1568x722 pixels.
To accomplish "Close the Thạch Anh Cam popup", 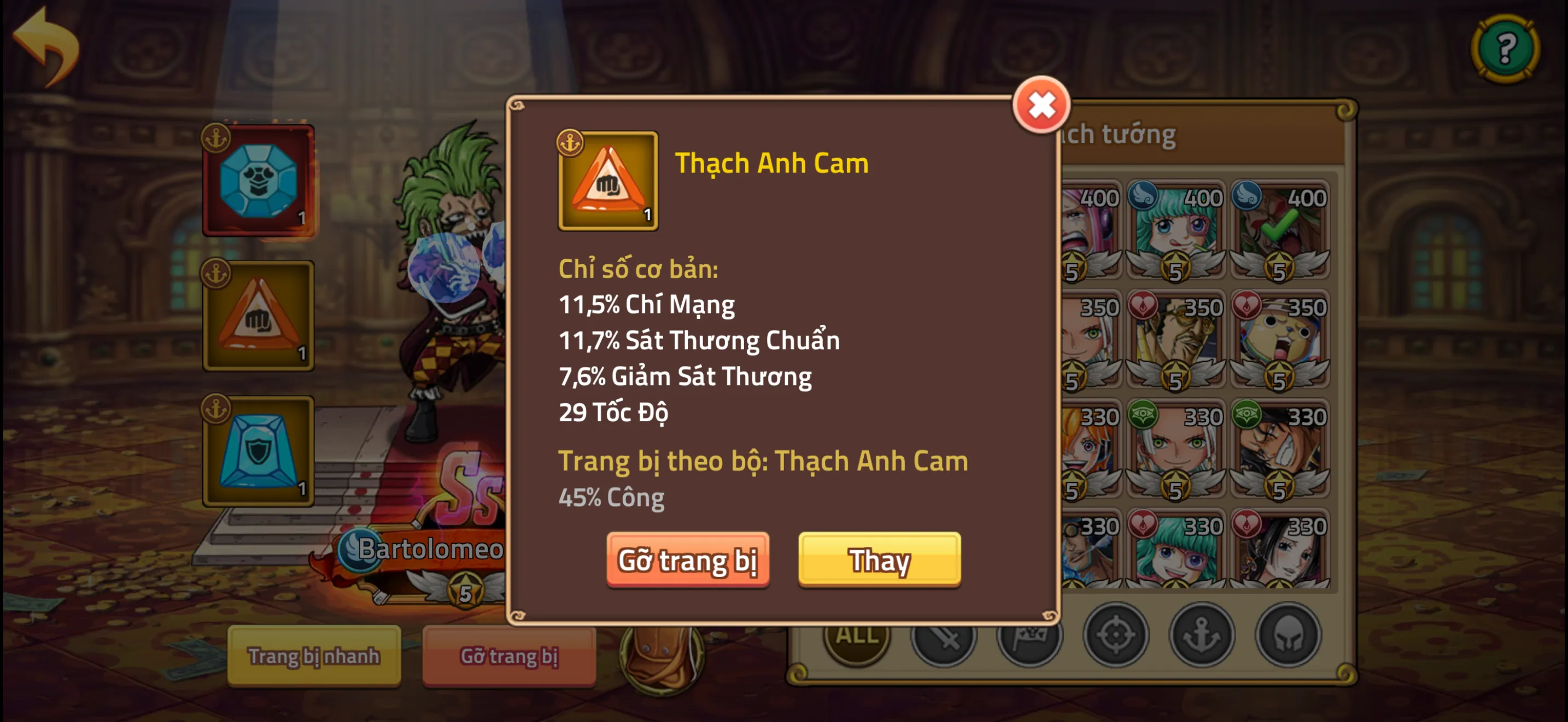I will (1042, 104).
